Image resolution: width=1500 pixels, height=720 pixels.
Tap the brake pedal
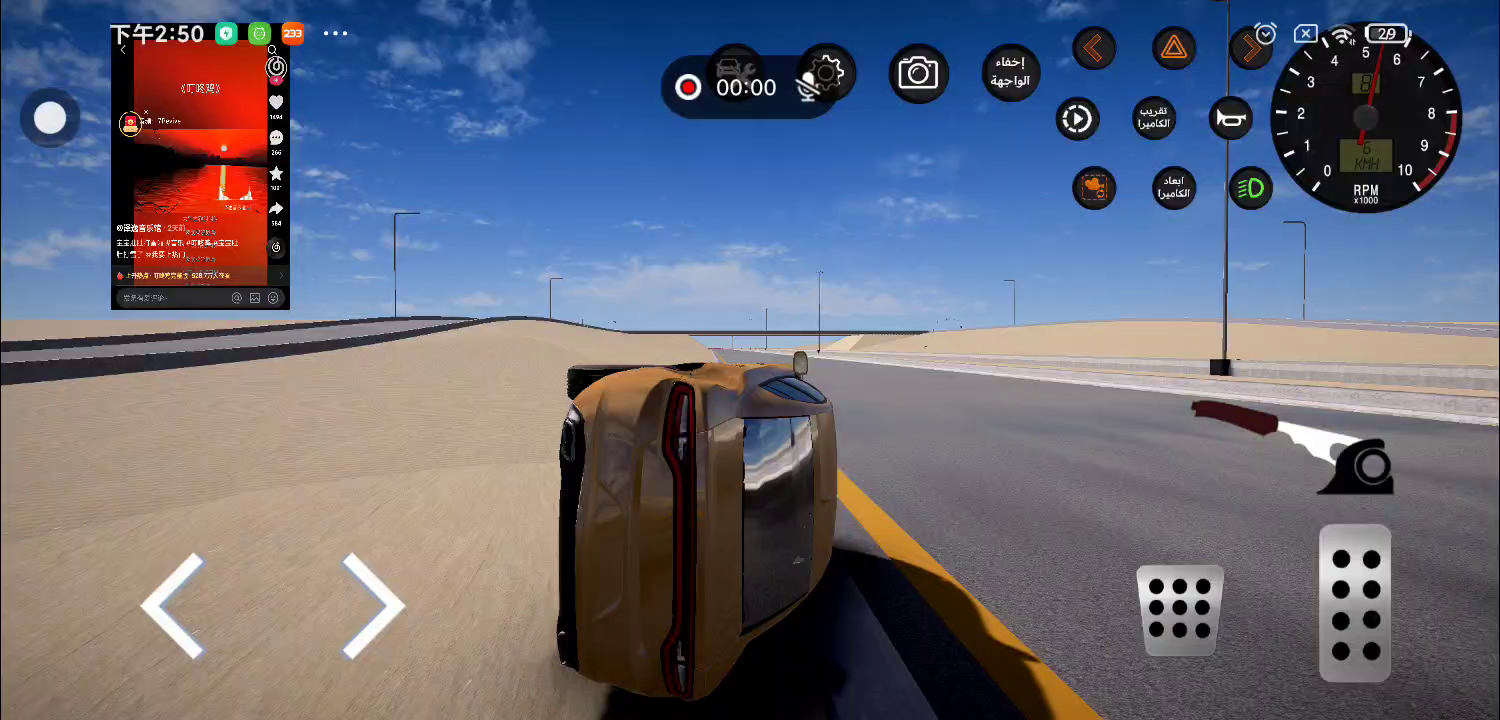pyautogui.click(x=1180, y=610)
